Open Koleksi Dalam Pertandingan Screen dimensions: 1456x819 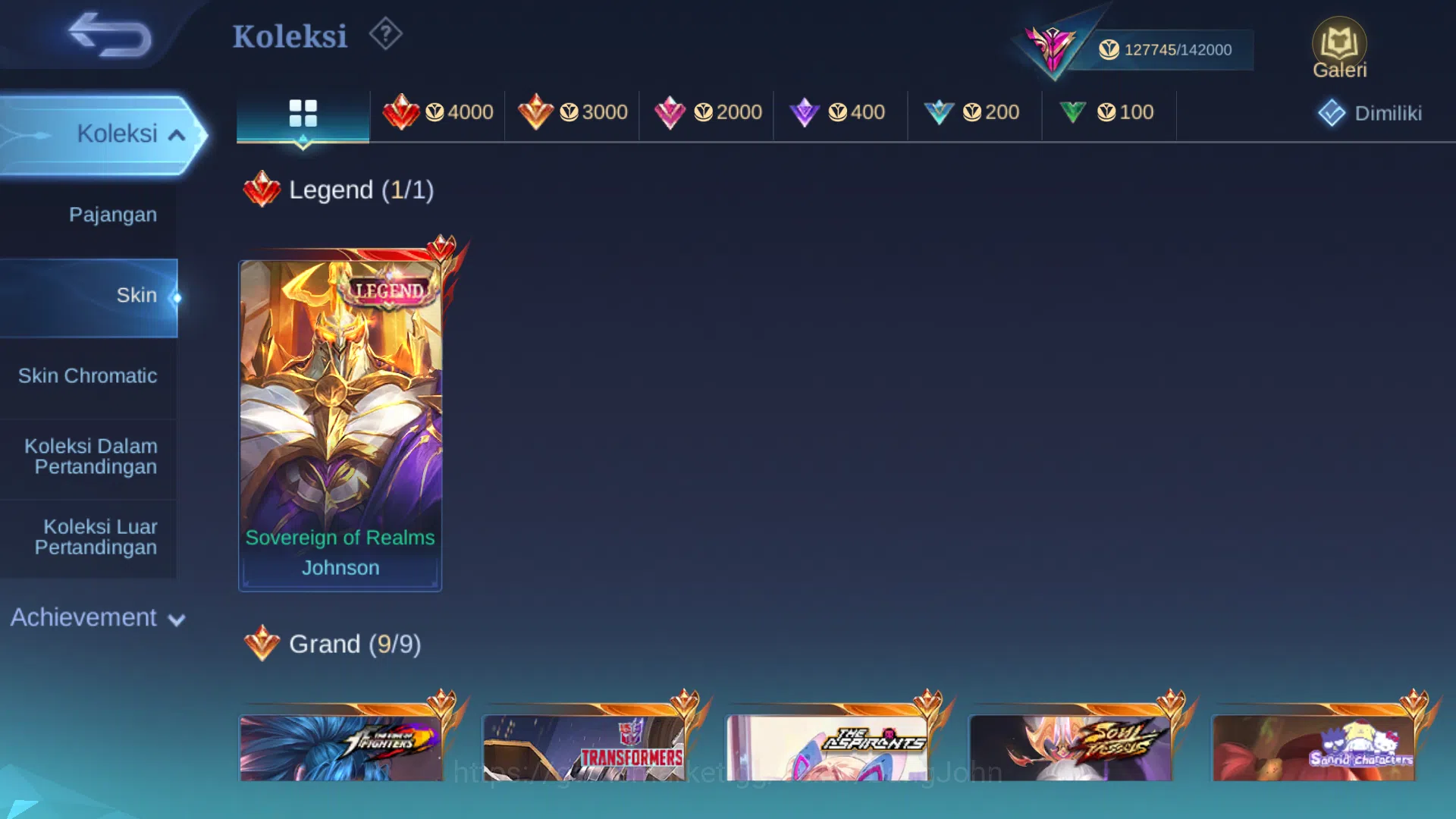point(89,457)
